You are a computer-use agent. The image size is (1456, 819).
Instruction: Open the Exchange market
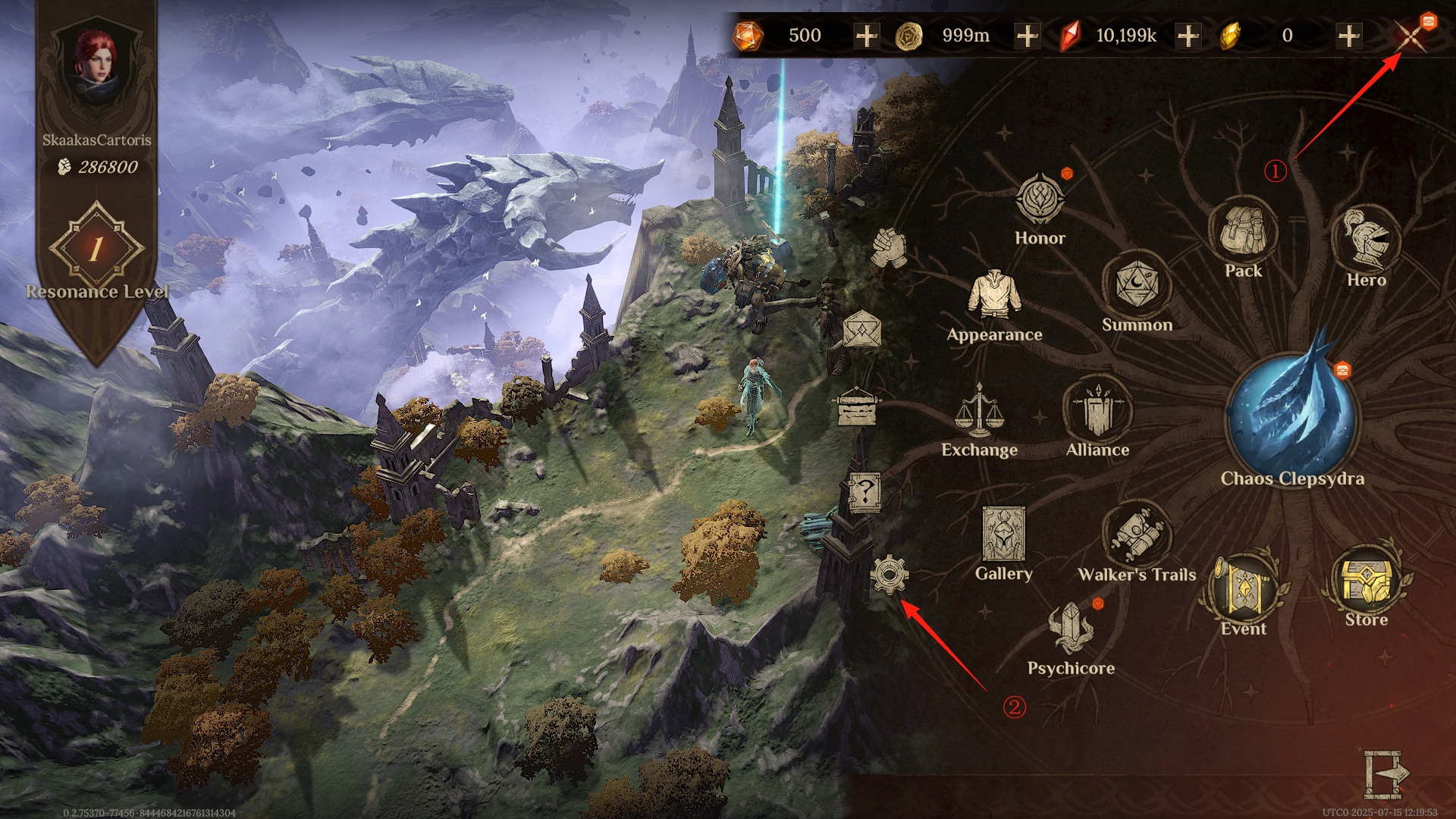pyautogui.click(x=978, y=413)
